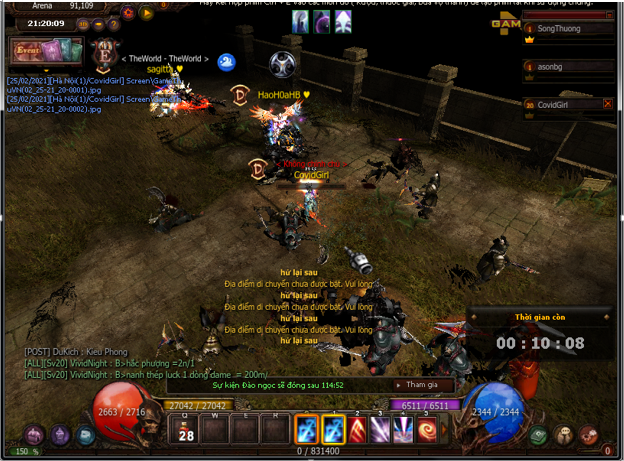The image size is (624, 461).
Task: Select the asonbg party member row
Action: (566, 66)
